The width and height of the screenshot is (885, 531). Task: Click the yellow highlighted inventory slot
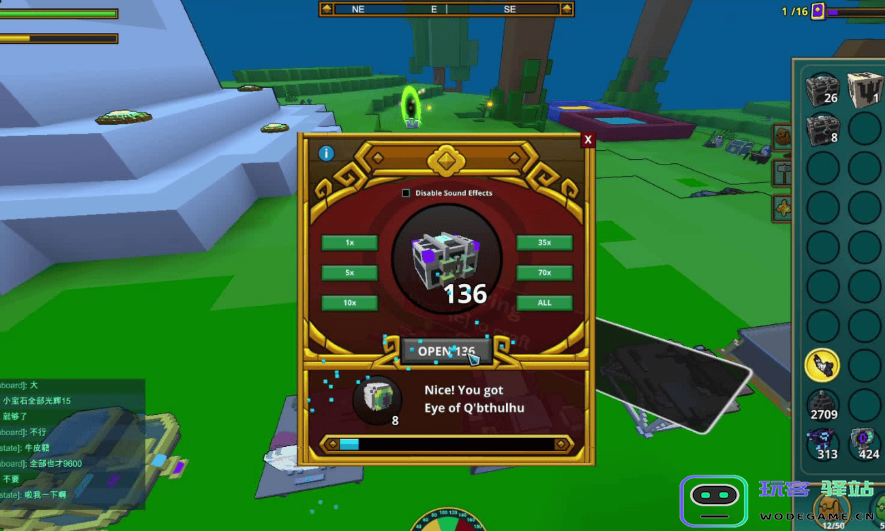click(823, 365)
